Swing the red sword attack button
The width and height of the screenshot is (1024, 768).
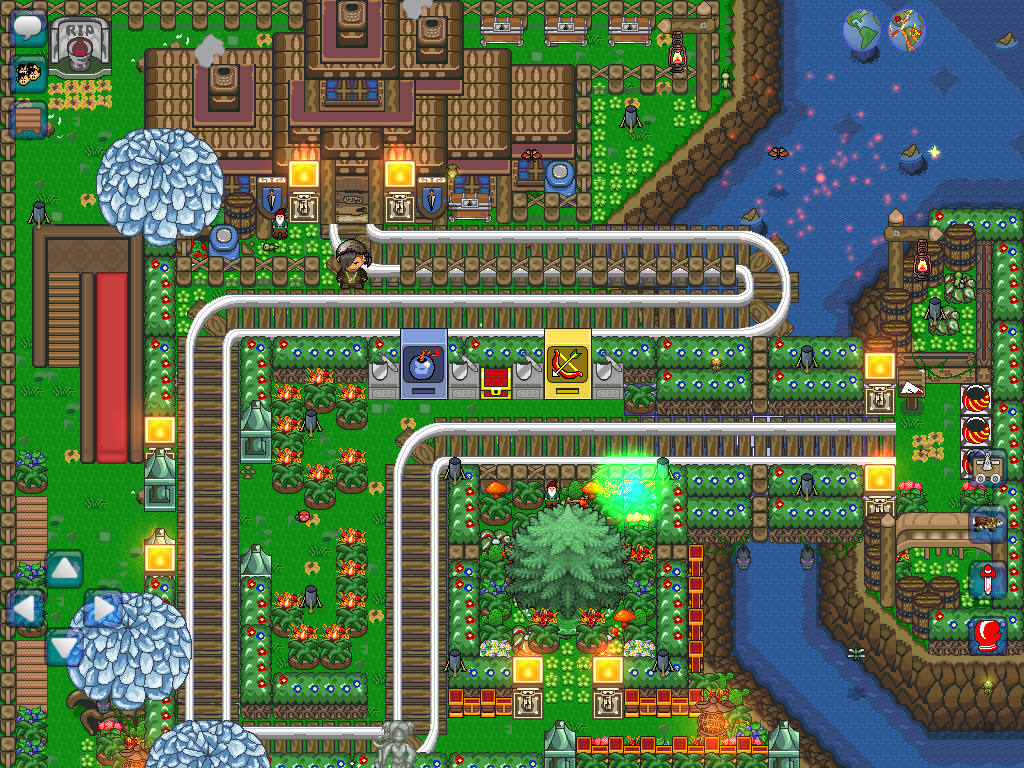[988, 580]
